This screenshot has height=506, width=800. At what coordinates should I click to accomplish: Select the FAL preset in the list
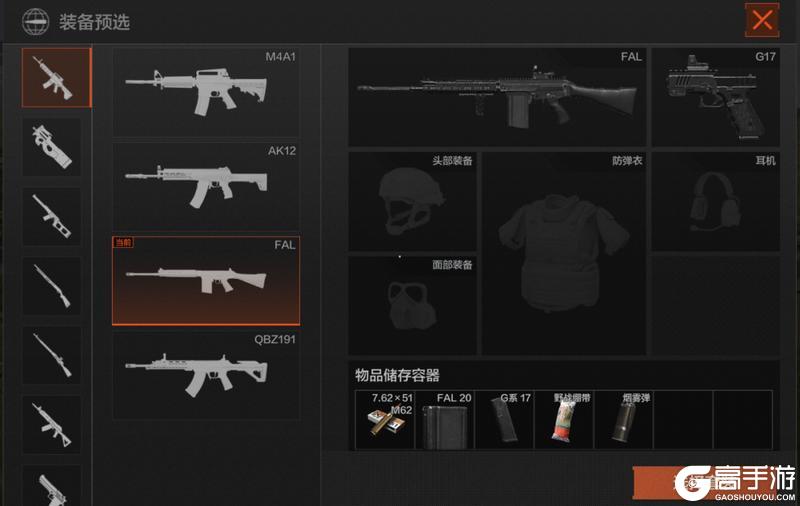(x=206, y=281)
